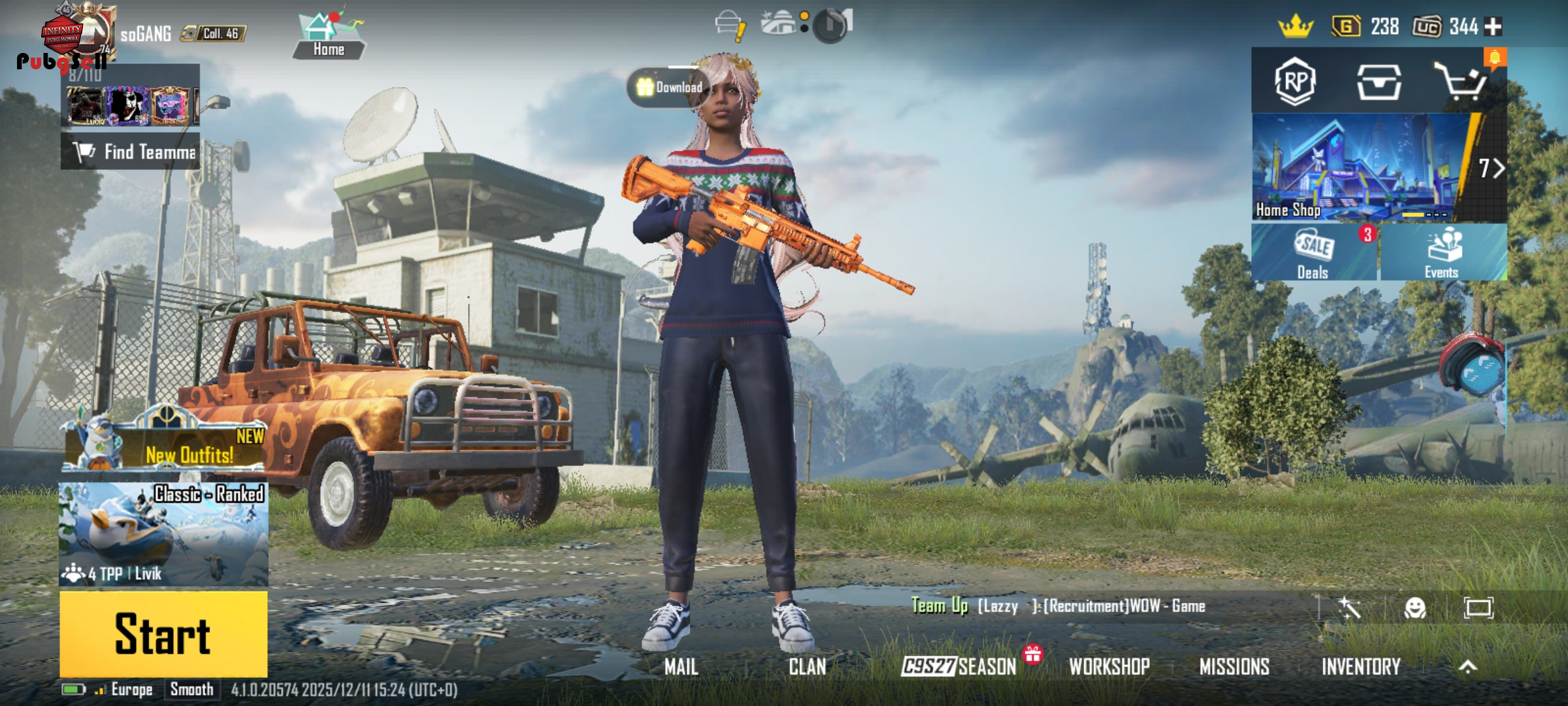
Task: Tap the yellow Start button
Action: pyautogui.click(x=163, y=633)
